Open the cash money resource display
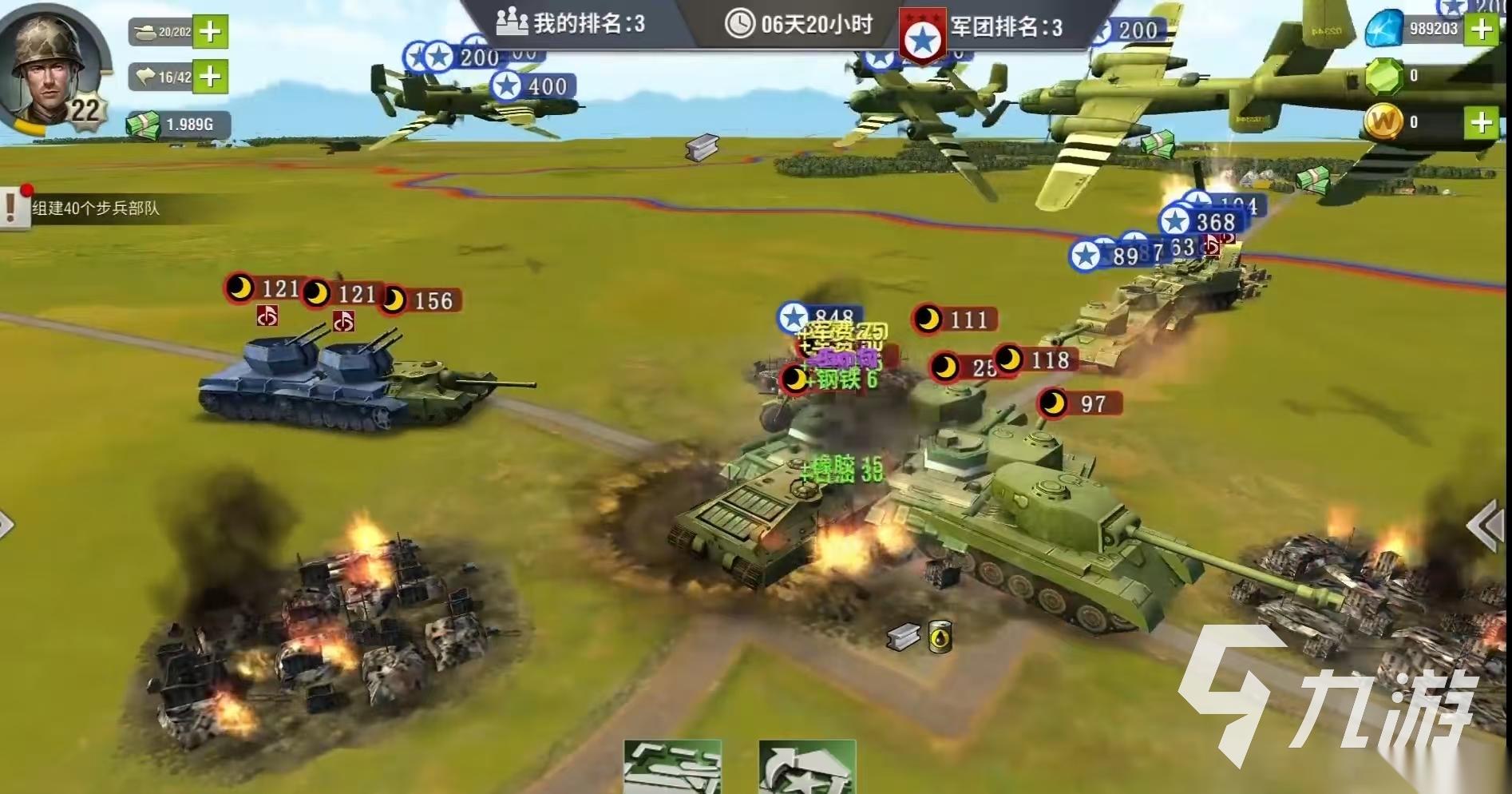The height and width of the screenshot is (794, 1512). (x=177, y=125)
